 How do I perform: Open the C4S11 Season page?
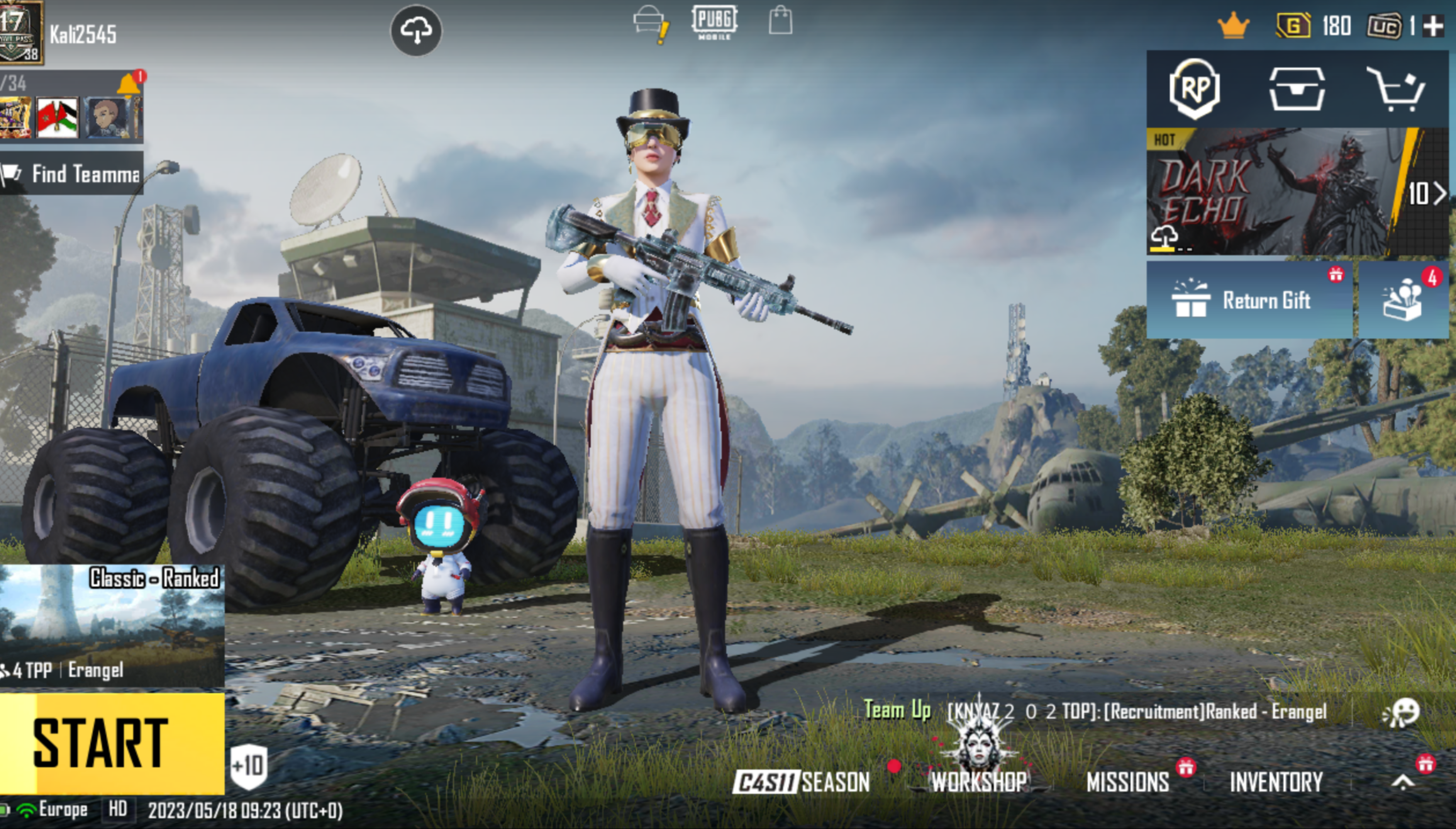[801, 782]
